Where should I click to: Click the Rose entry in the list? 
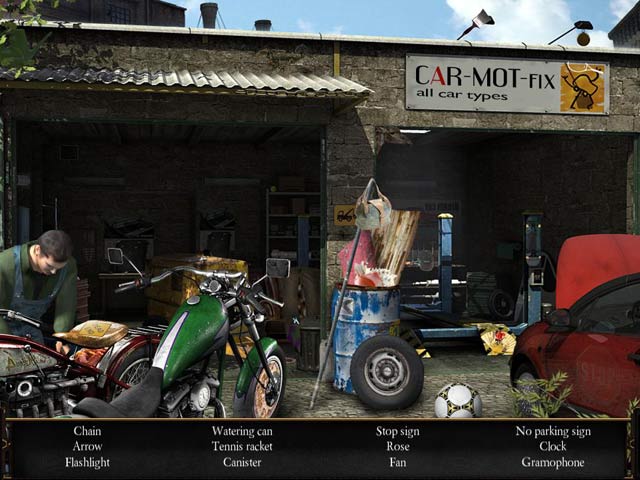398,446
